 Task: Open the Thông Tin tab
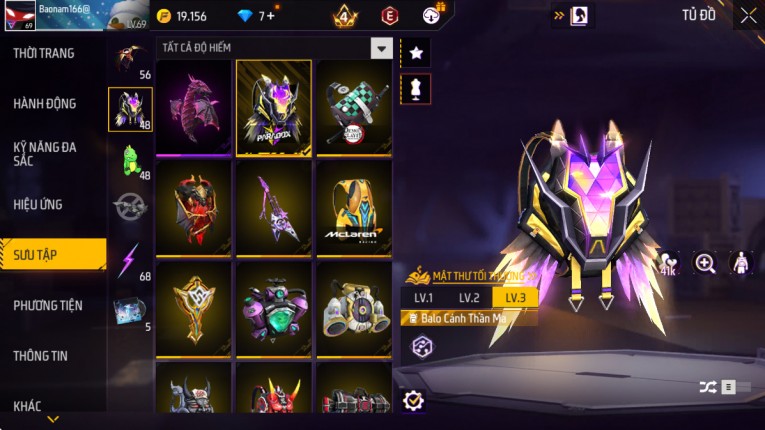41,355
